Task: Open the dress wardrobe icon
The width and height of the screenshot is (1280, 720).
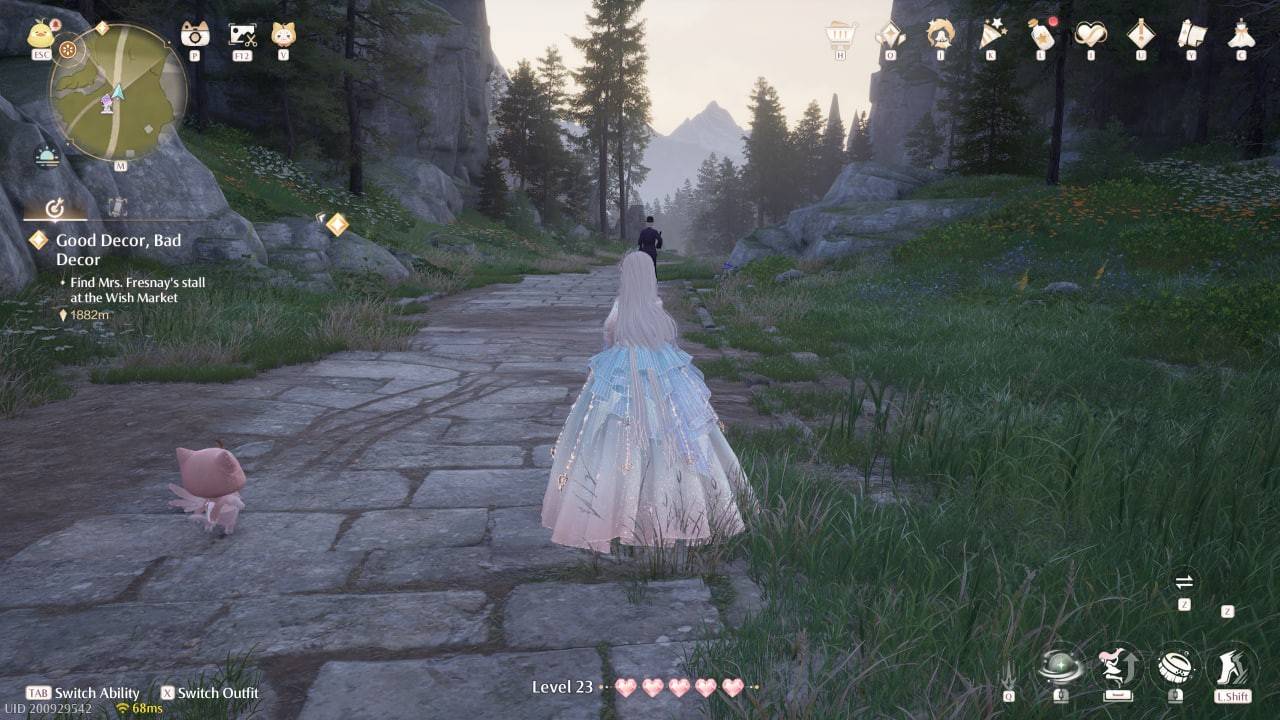Action: 1241,35
